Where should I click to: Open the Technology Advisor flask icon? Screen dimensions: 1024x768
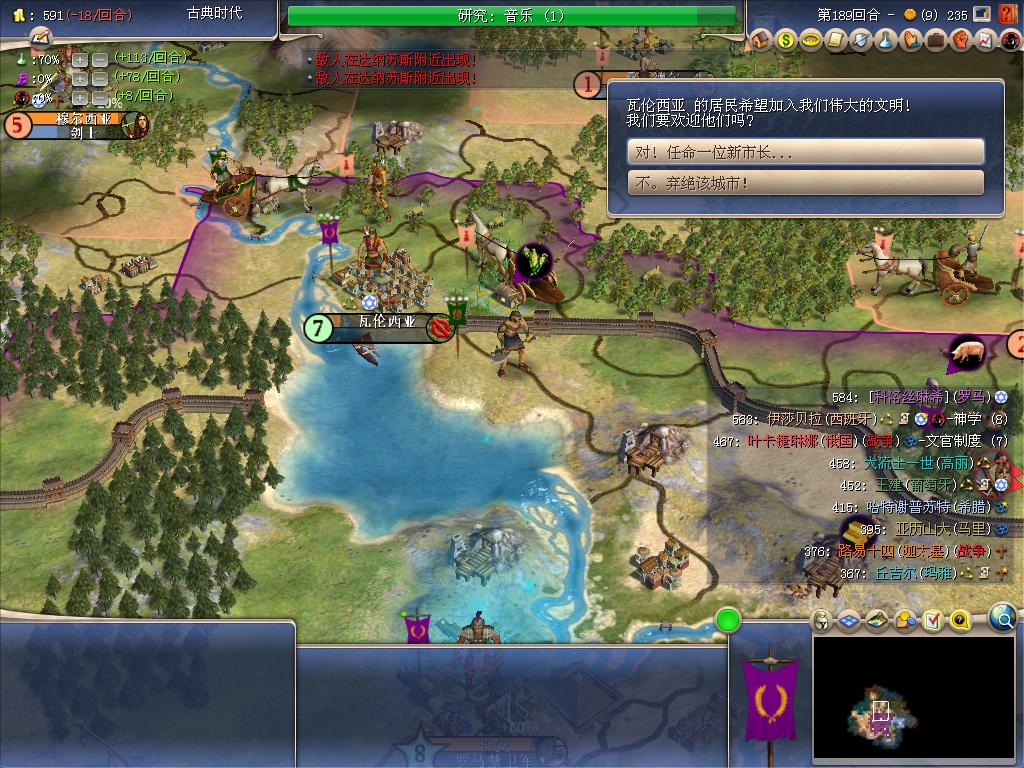point(886,40)
